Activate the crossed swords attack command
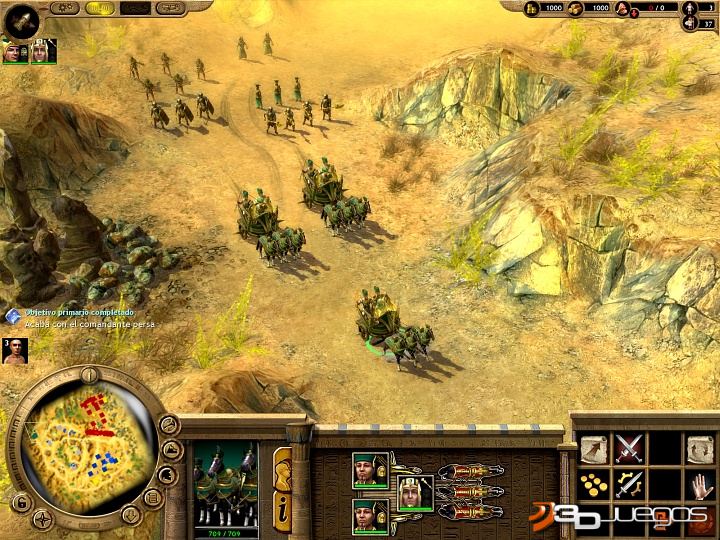Screen dimensions: 720x540 629,449
